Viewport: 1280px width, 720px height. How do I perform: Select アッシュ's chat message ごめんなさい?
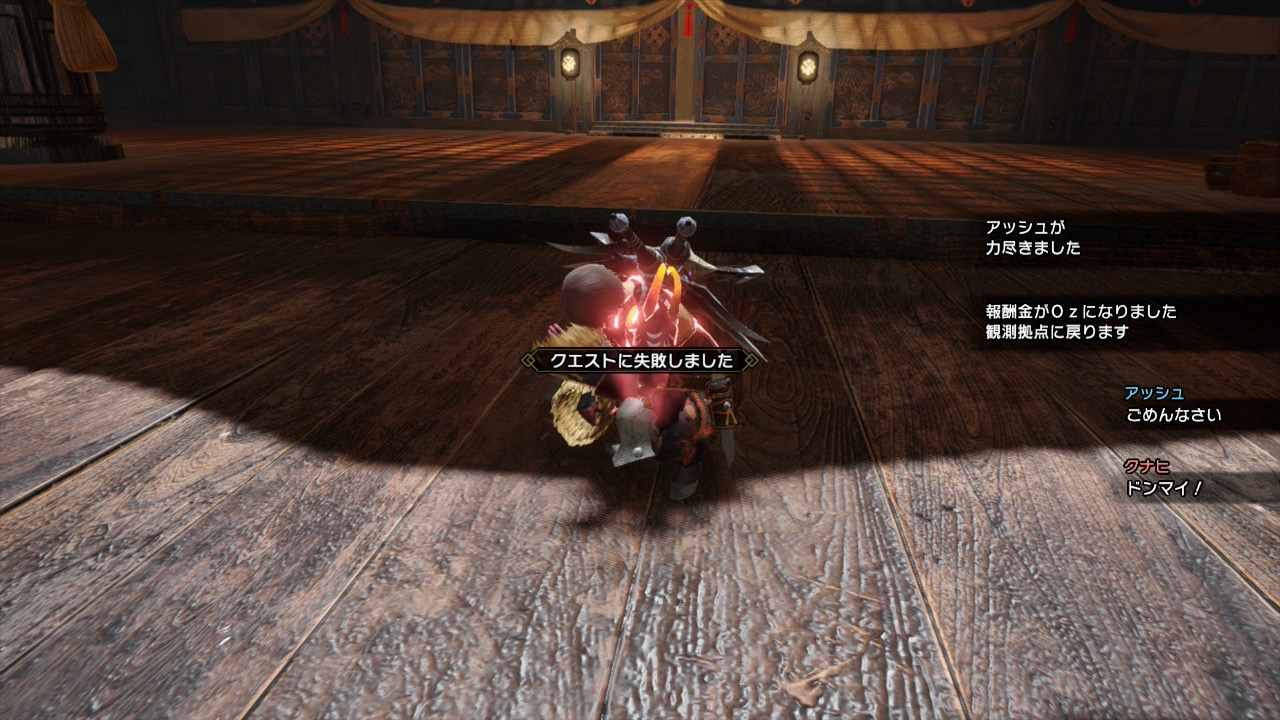click(1173, 415)
